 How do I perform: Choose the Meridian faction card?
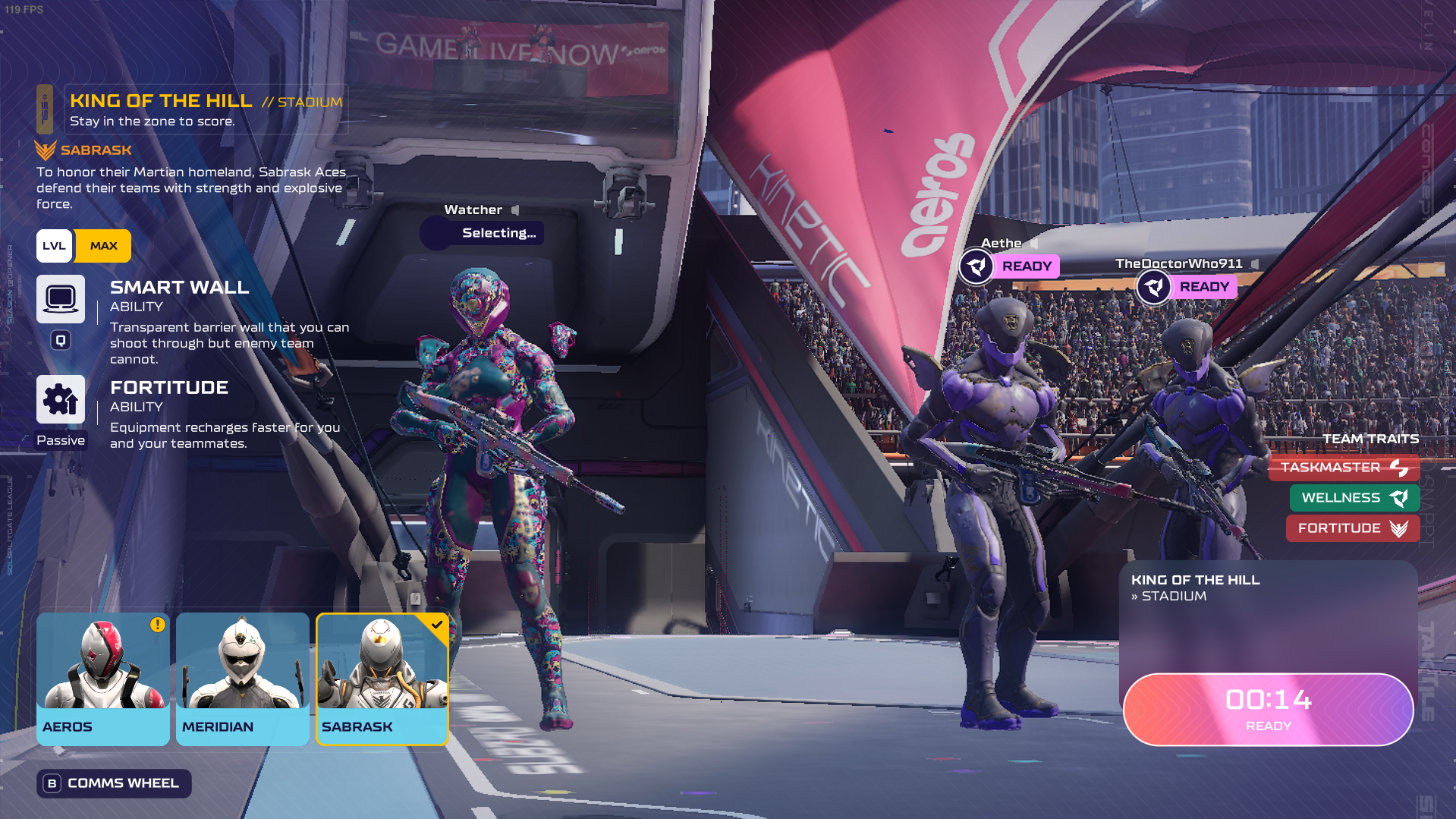pyautogui.click(x=242, y=679)
